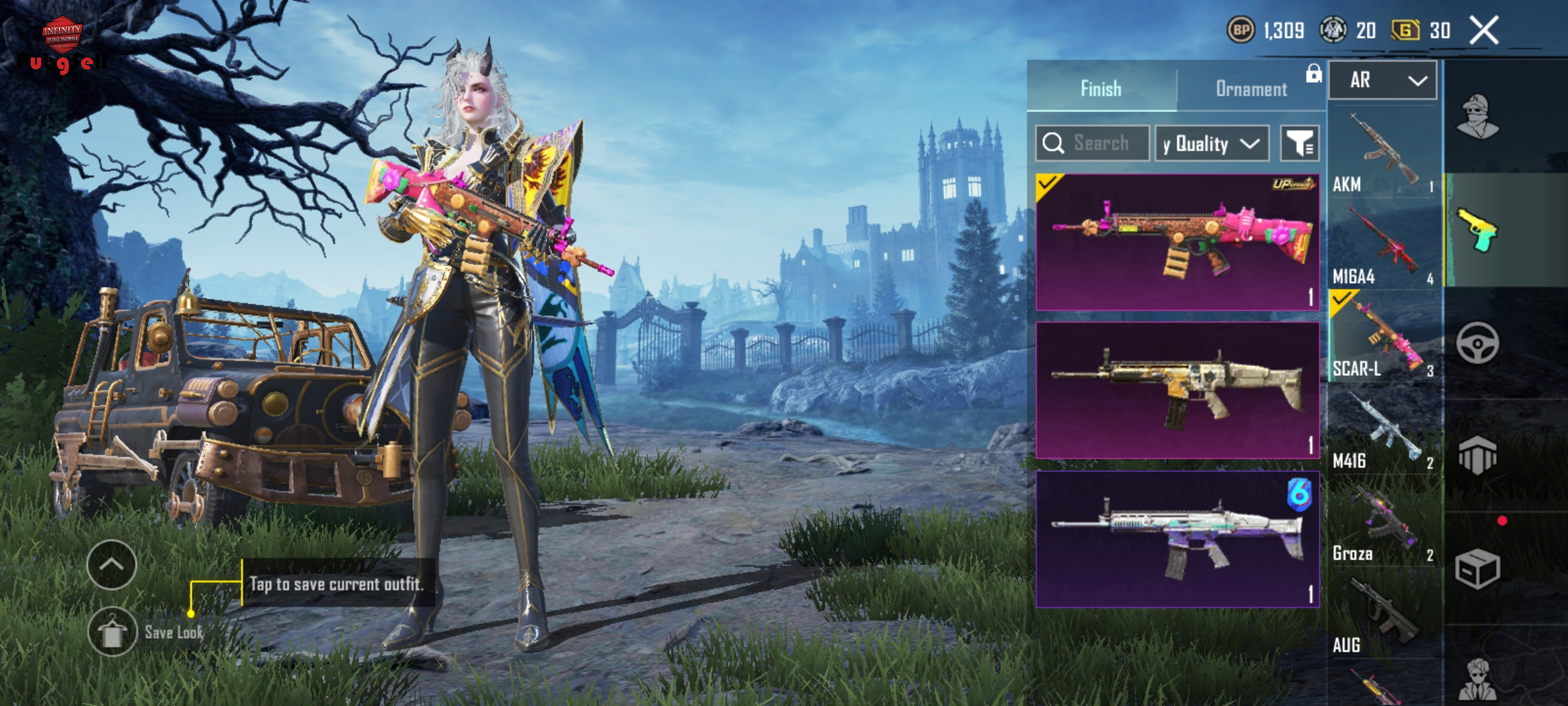Select the pink upgradable SCAR-L finish
Viewport: 1568px width, 706px height.
coord(1177,242)
